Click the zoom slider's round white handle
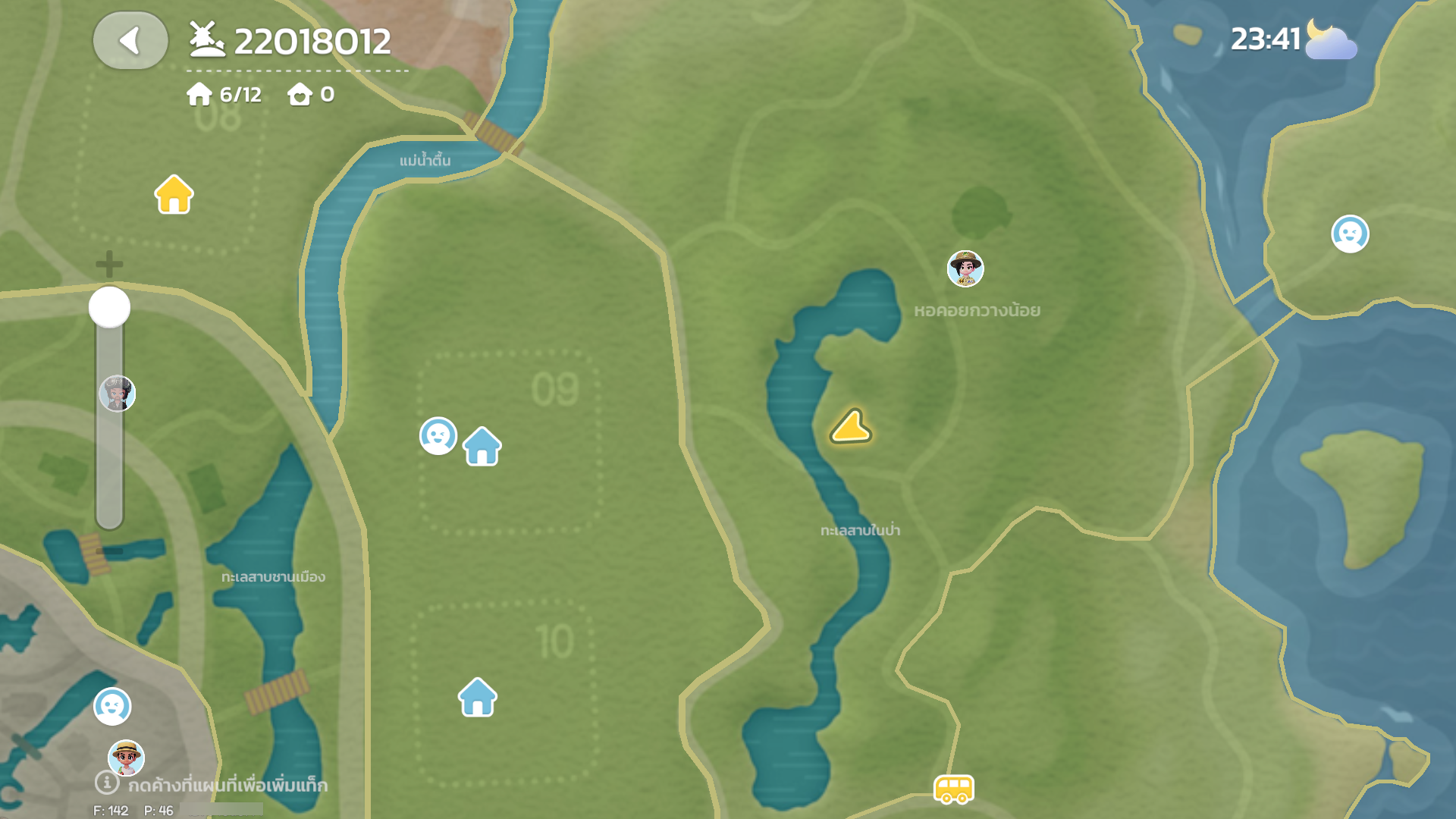1456x819 pixels. [110, 307]
